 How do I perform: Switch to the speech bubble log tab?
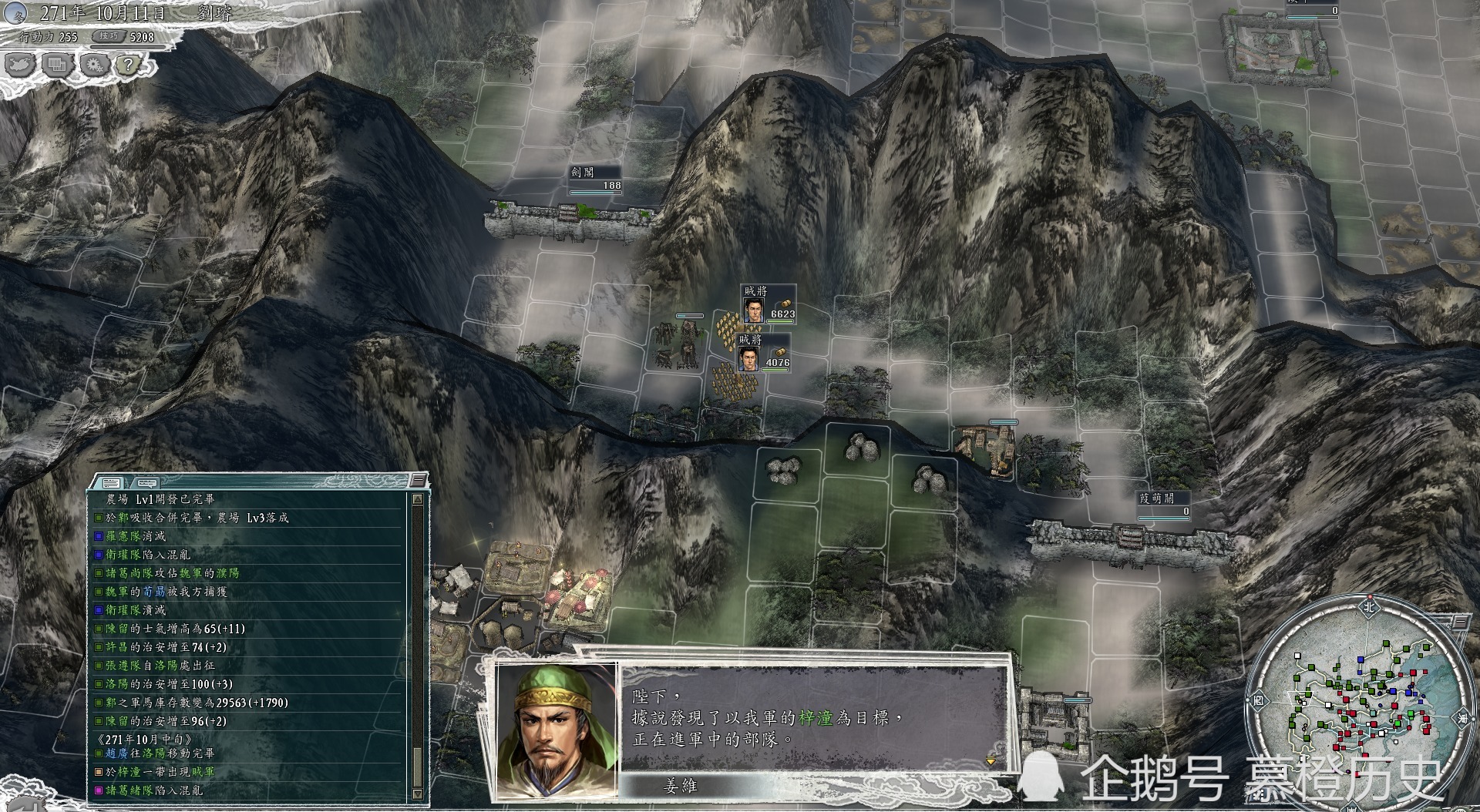pos(146,483)
